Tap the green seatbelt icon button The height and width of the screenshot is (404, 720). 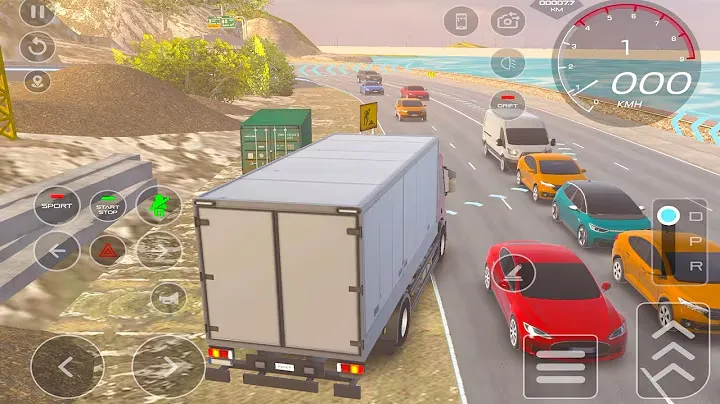158,206
